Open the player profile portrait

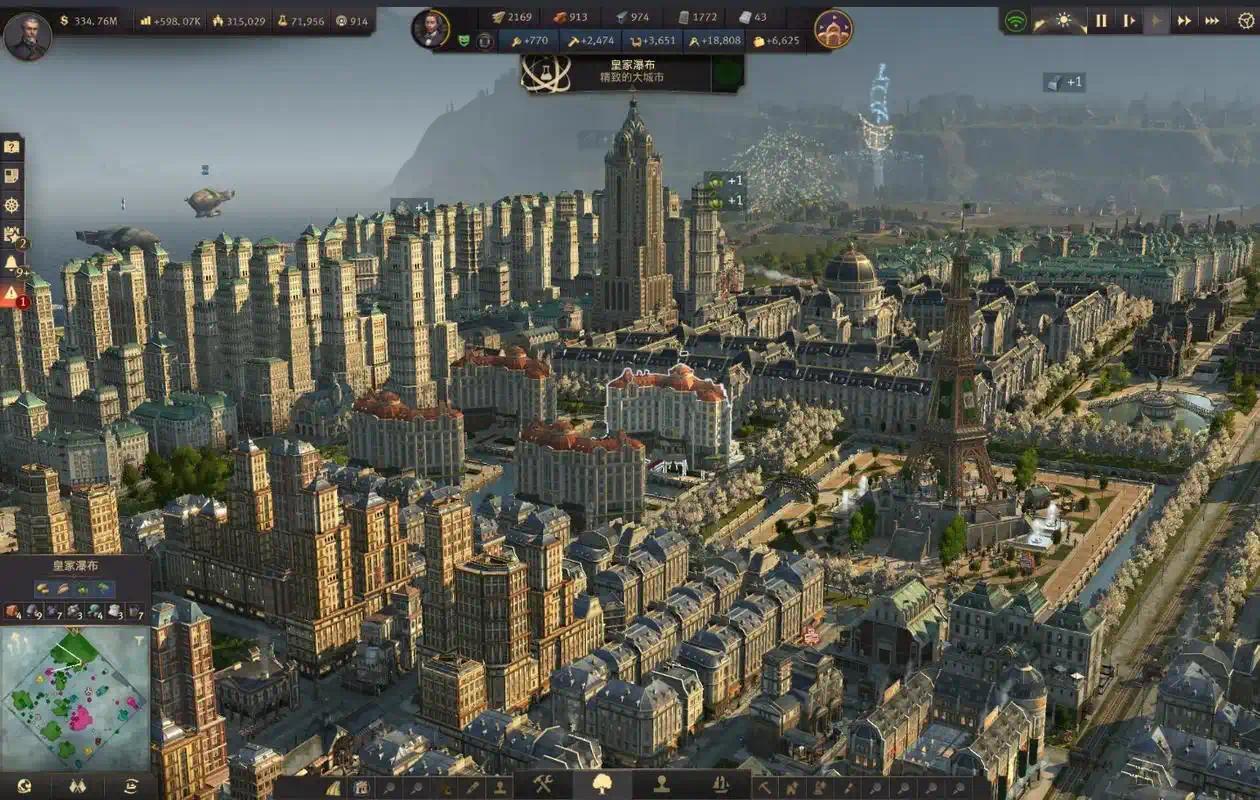[x=27, y=35]
